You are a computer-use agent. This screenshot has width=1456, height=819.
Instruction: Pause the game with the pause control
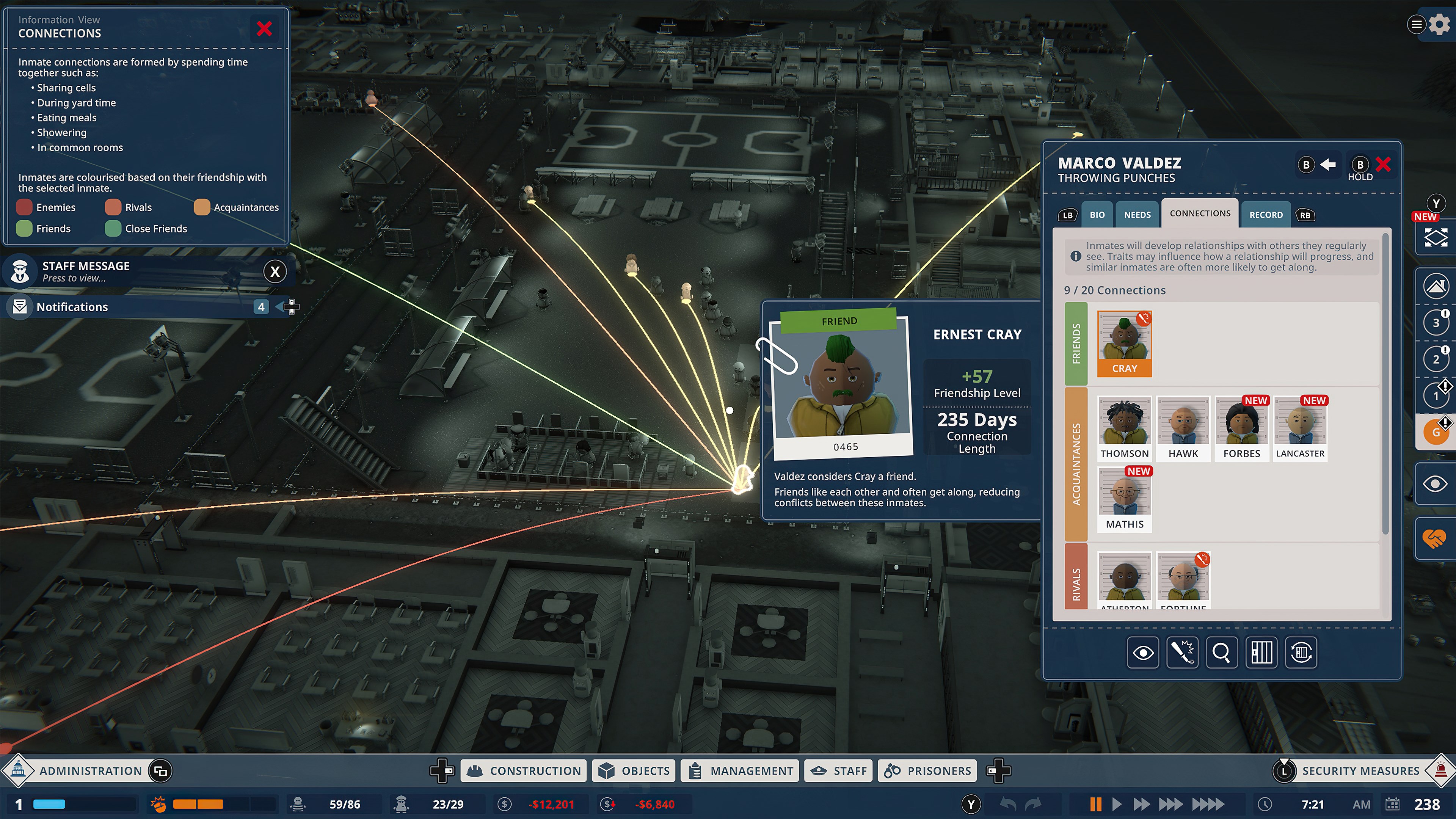point(1095,803)
